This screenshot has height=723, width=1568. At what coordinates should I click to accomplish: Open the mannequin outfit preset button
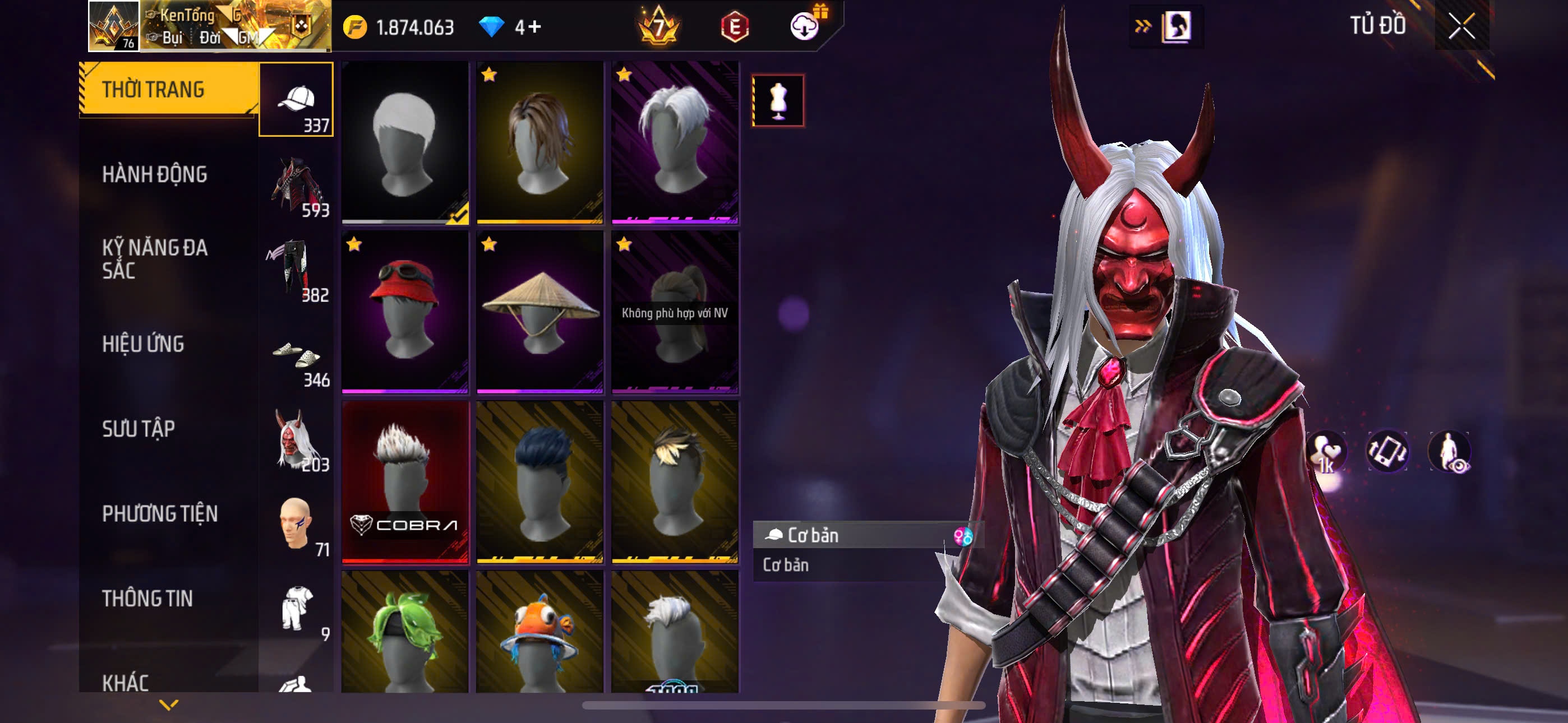click(x=778, y=100)
